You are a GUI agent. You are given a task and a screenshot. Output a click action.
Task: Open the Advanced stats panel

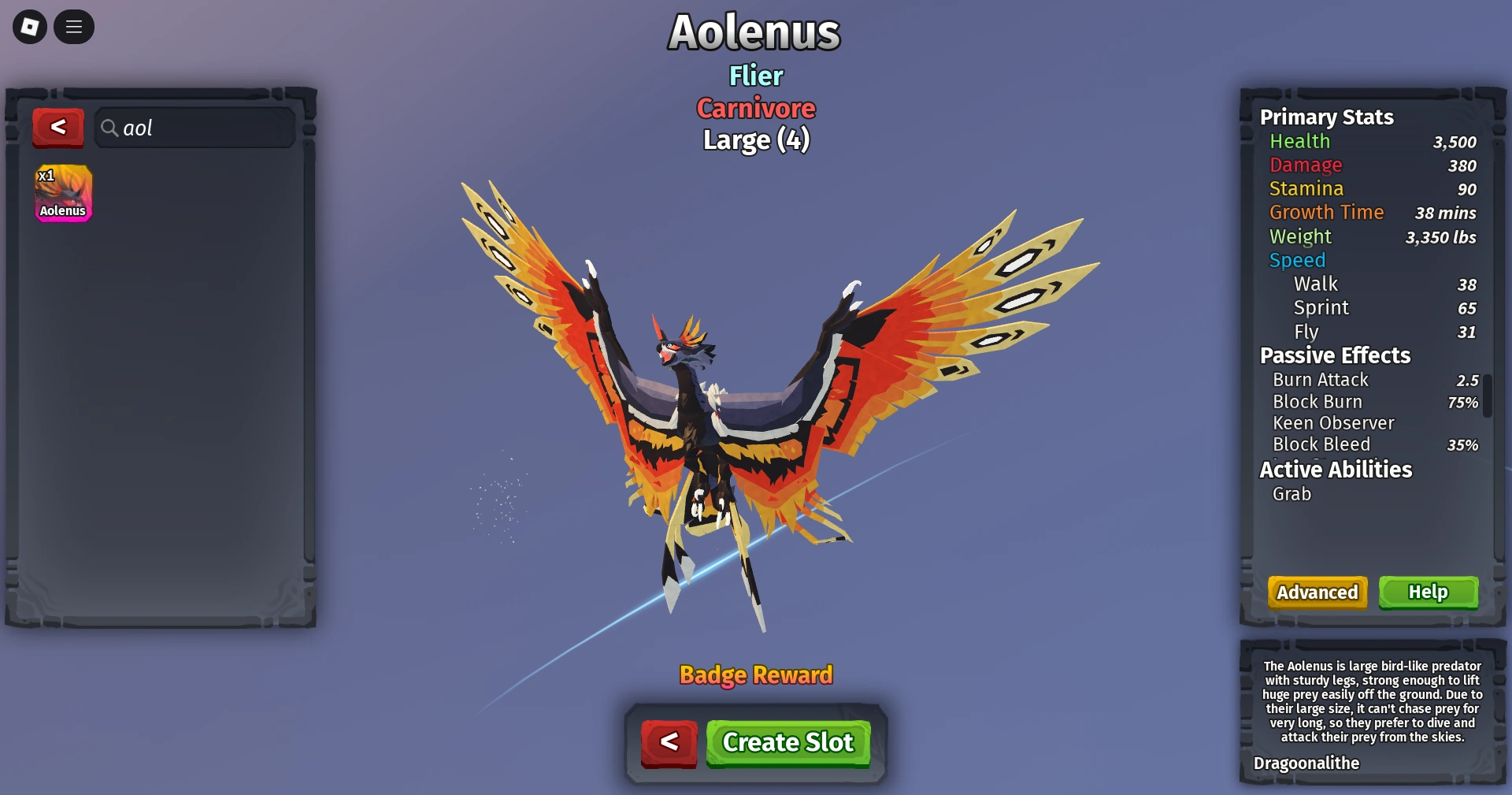coord(1317,593)
